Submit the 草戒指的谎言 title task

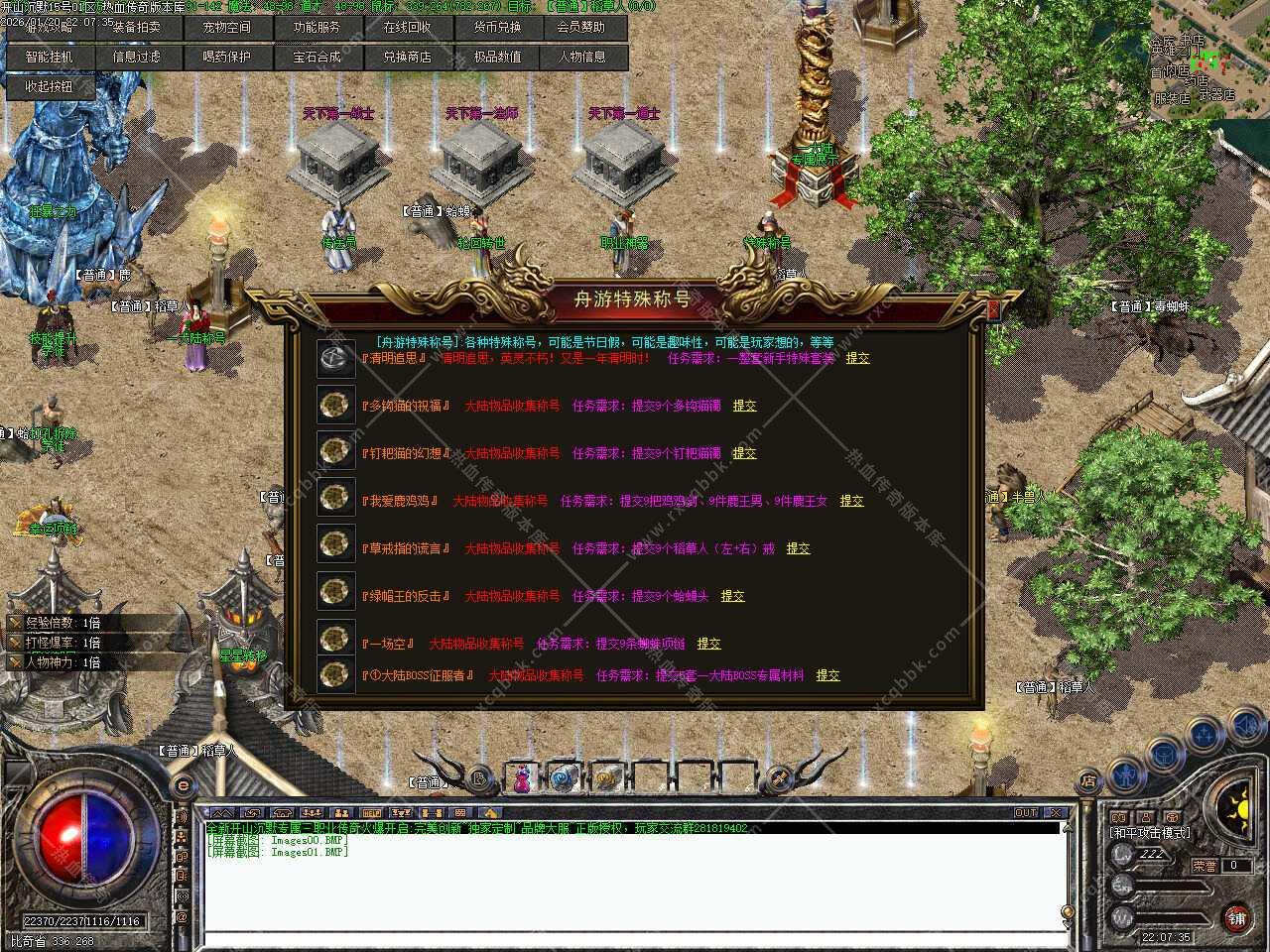(x=798, y=548)
